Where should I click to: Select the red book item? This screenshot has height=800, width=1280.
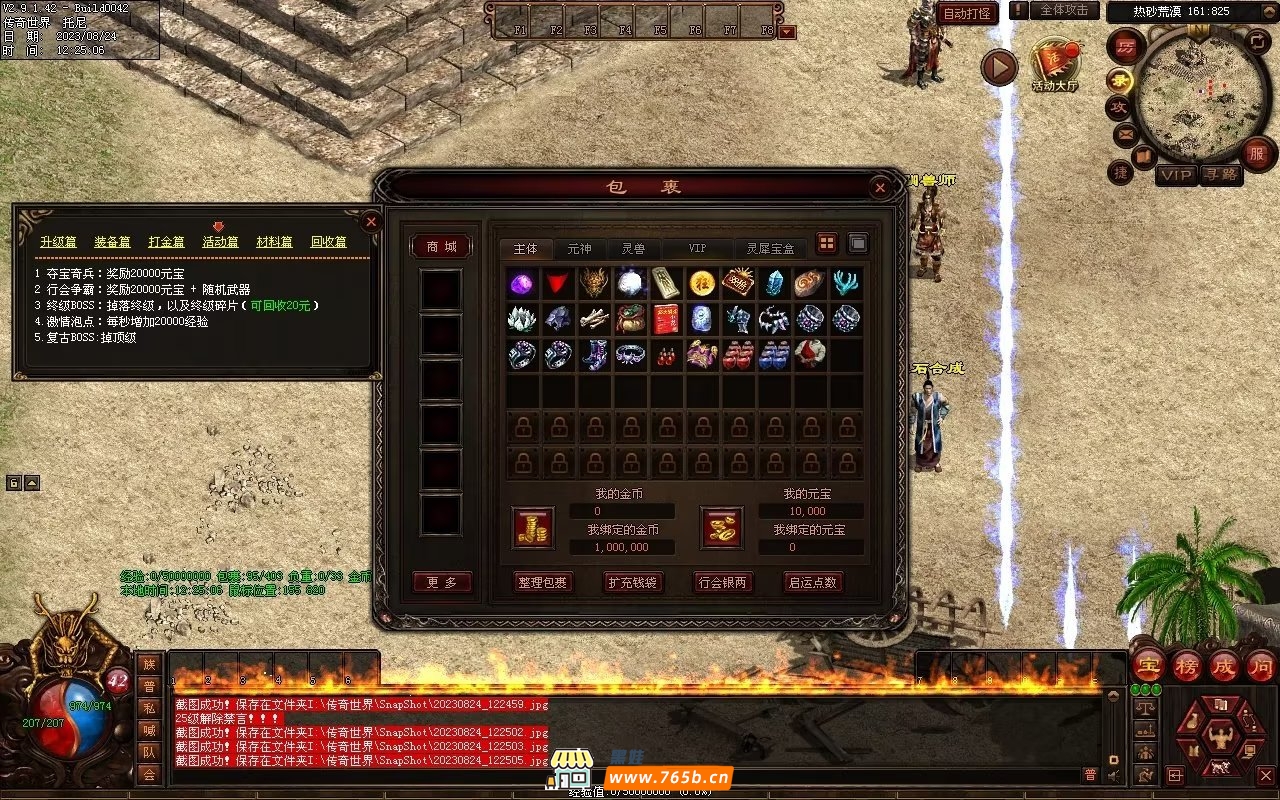[666, 319]
